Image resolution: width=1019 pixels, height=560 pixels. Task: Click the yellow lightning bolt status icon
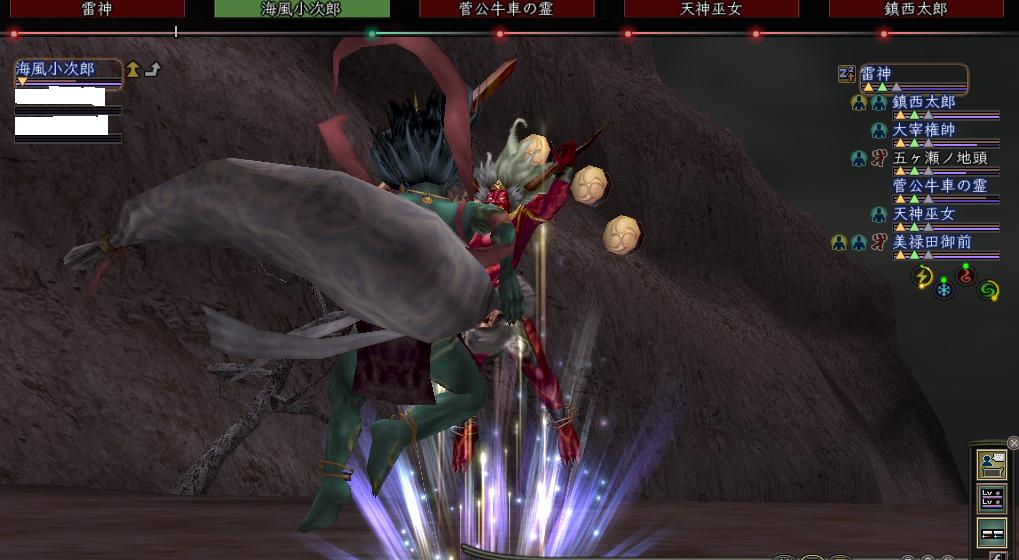924,277
